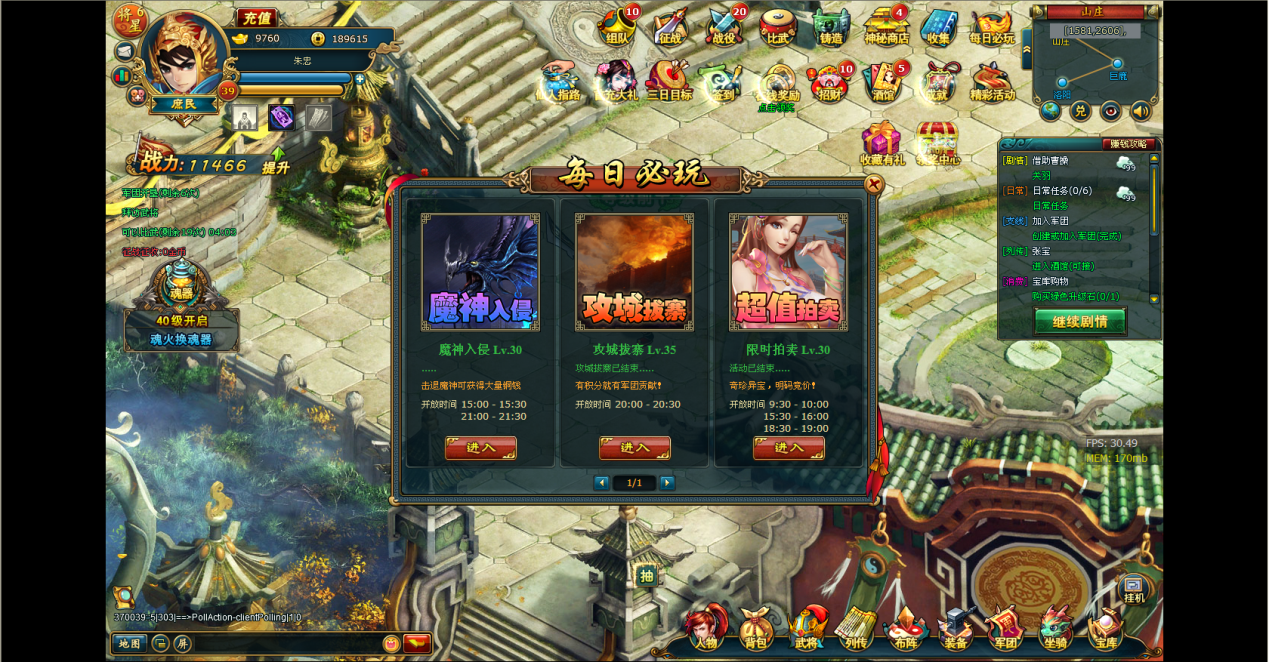Screen dimensions: 1269x662
Task: Select the 超值拍卖 auction thumbnail
Action: pyautogui.click(x=788, y=271)
